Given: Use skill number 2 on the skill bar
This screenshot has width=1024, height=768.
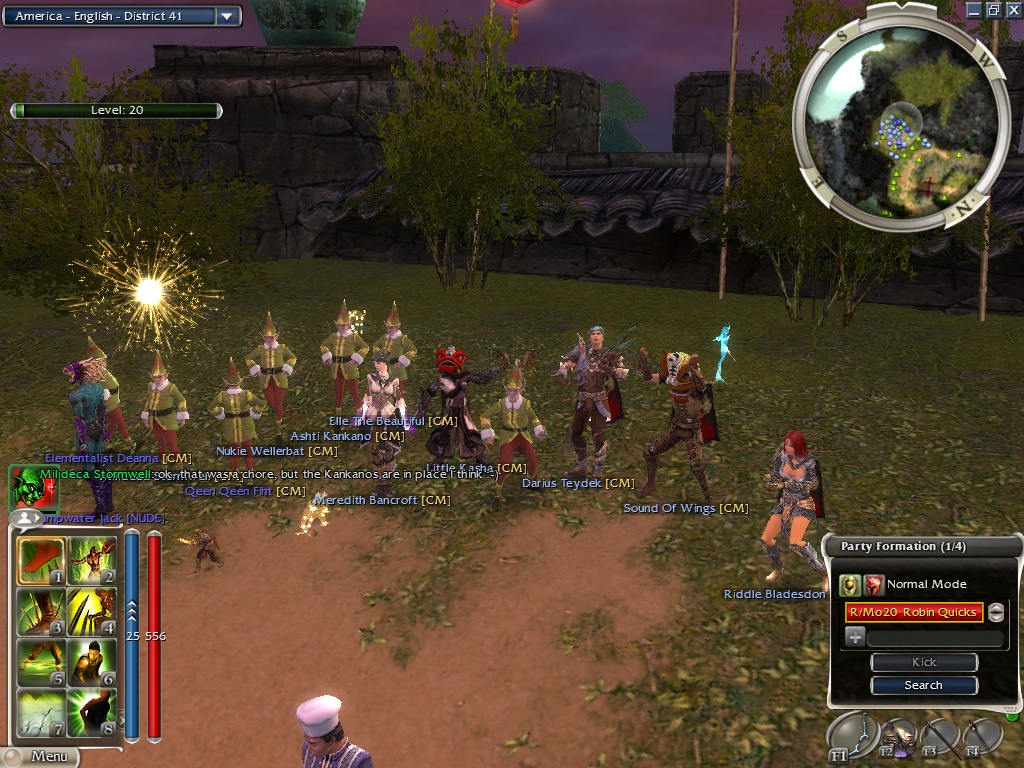Looking at the screenshot, I should point(92,562).
